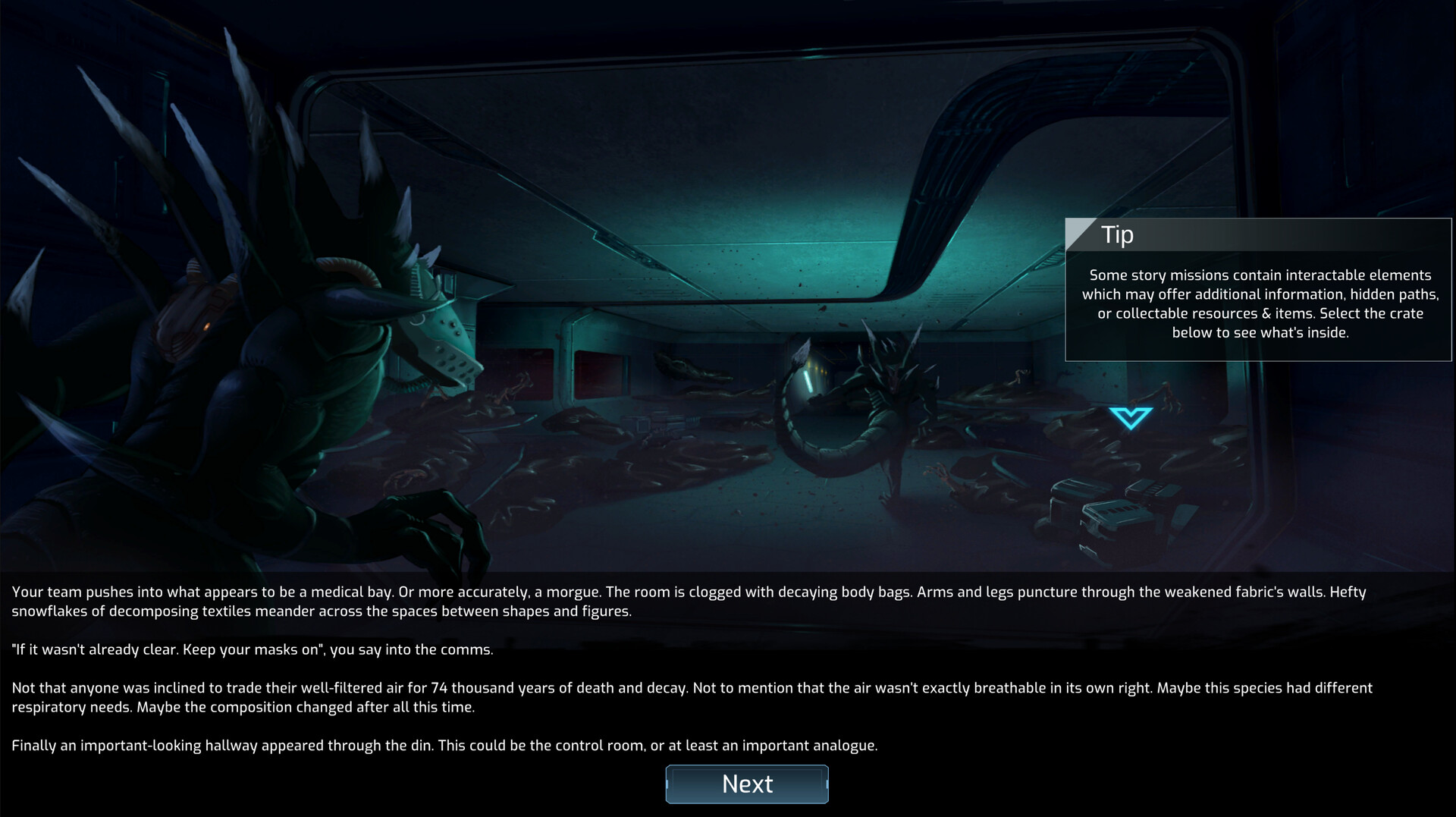Select the Tip header tab

pyautogui.click(x=1119, y=235)
